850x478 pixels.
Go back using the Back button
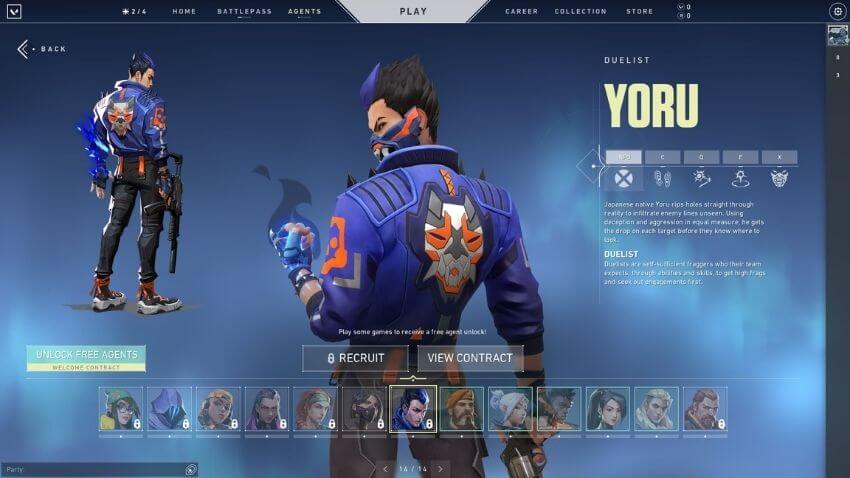42,49
